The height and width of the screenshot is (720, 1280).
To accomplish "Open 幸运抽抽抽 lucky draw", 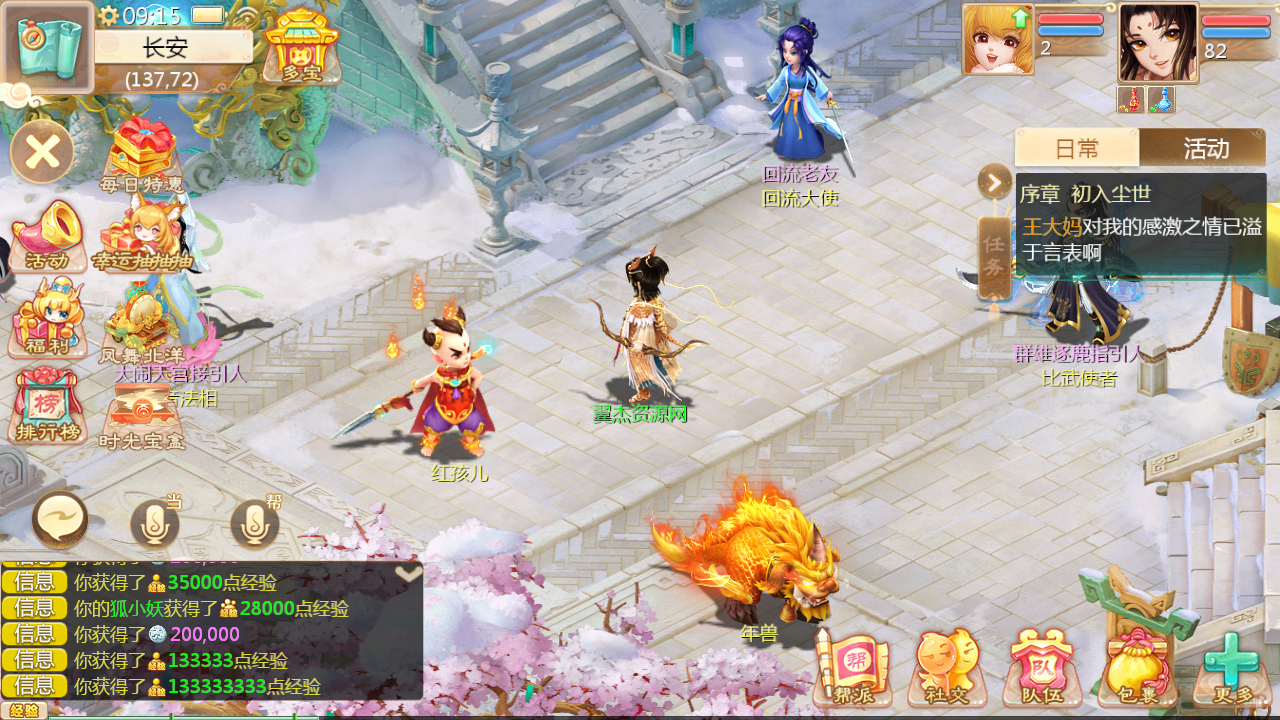I will click(x=142, y=236).
